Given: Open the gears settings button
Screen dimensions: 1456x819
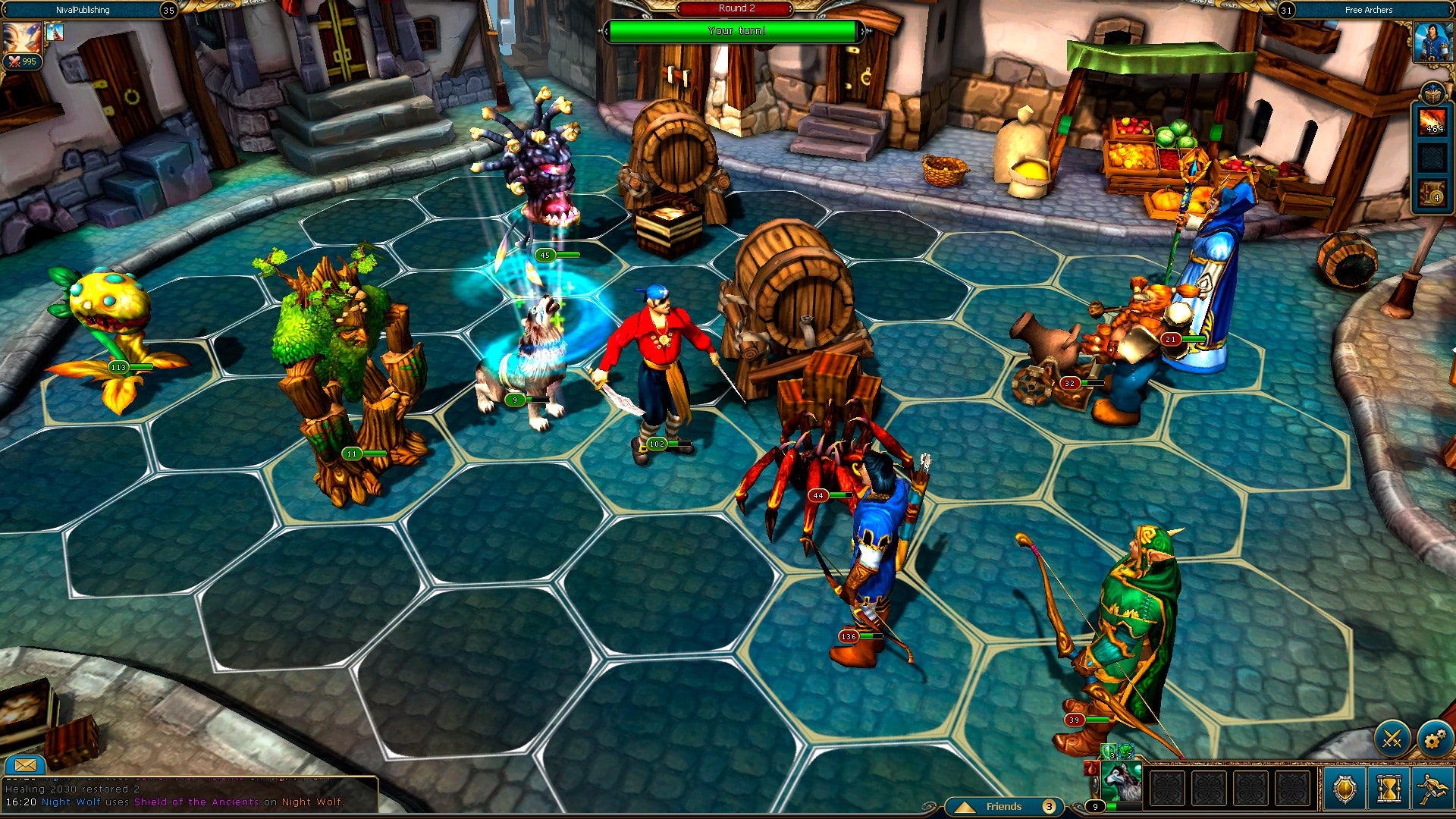Looking at the screenshot, I should click(1434, 738).
